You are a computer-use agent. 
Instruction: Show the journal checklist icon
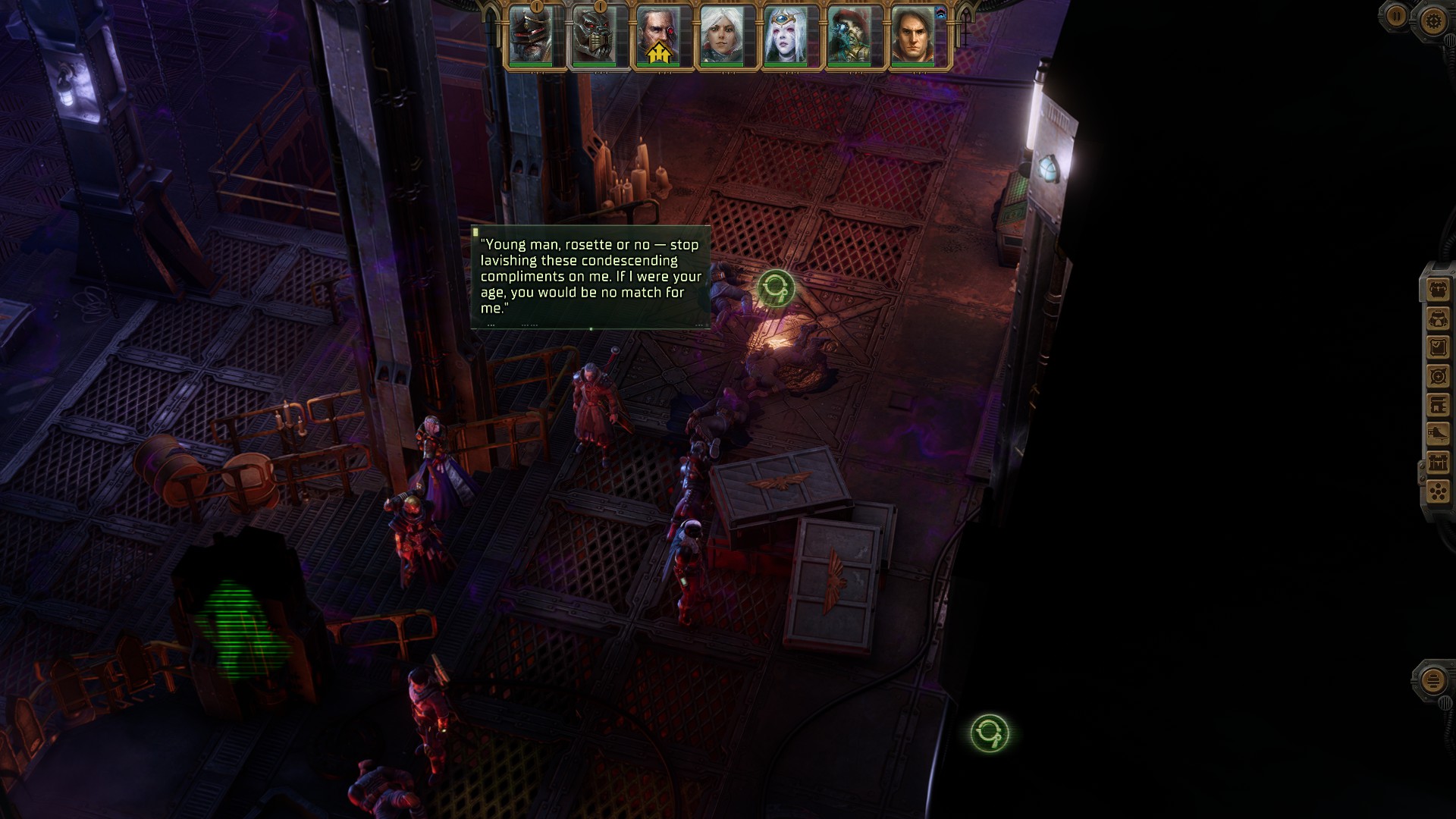(1438, 347)
